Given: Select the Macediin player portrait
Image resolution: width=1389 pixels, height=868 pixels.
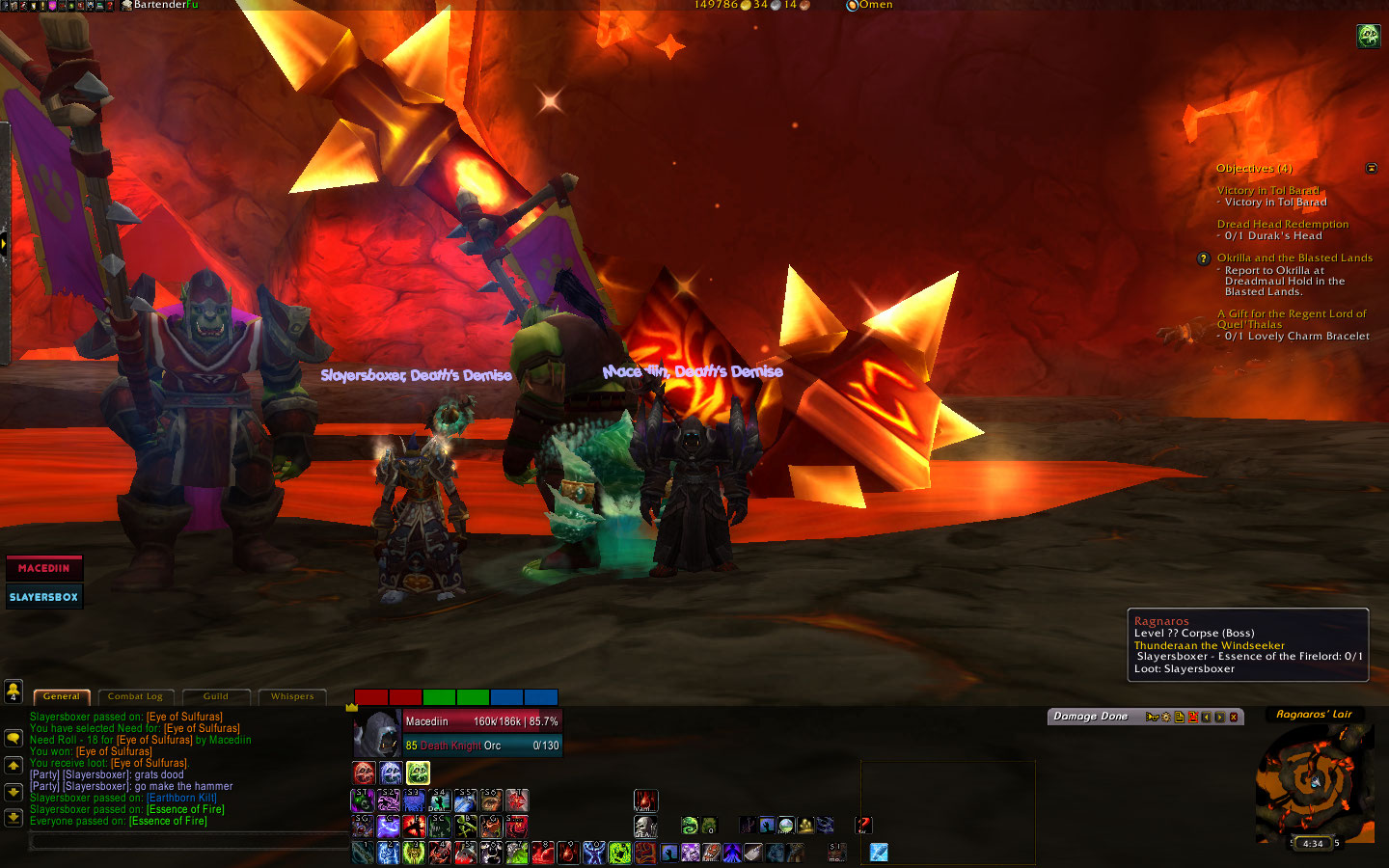Looking at the screenshot, I should 376,734.
